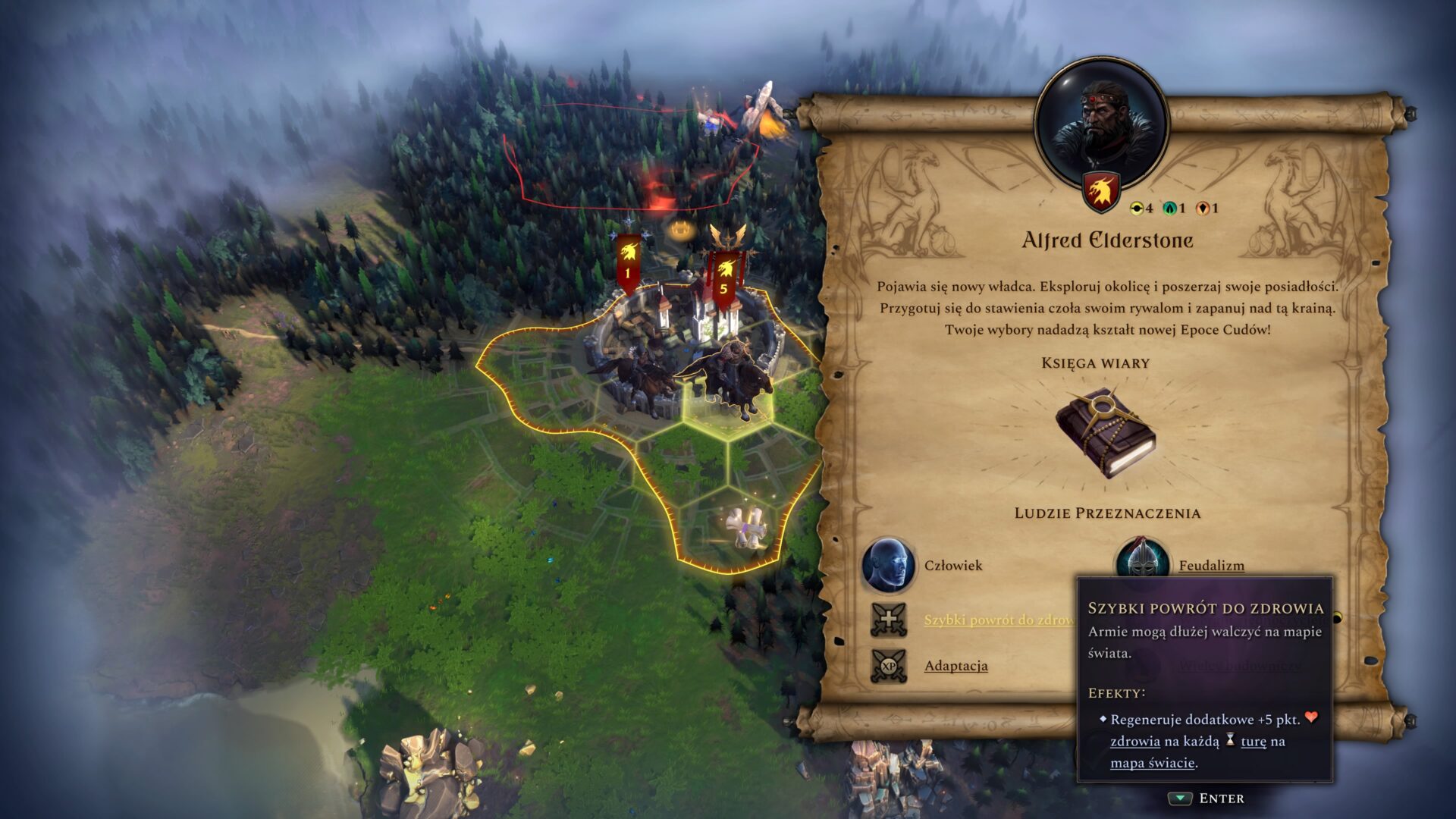Open the mapa świacie tooltip link
This screenshot has width=1456, height=819.
[1152, 763]
